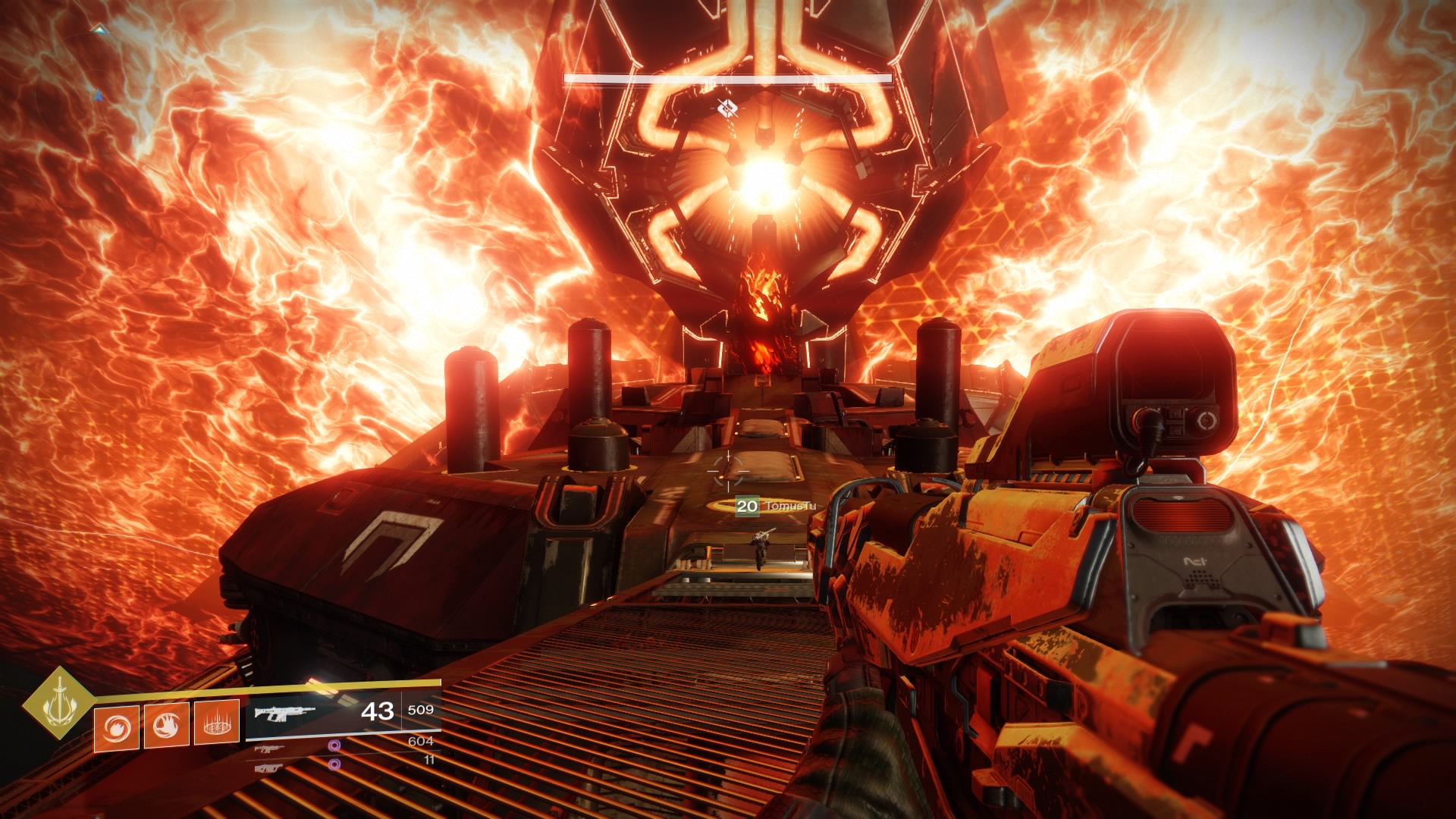Use the solar grenade ability icon

tap(116, 727)
